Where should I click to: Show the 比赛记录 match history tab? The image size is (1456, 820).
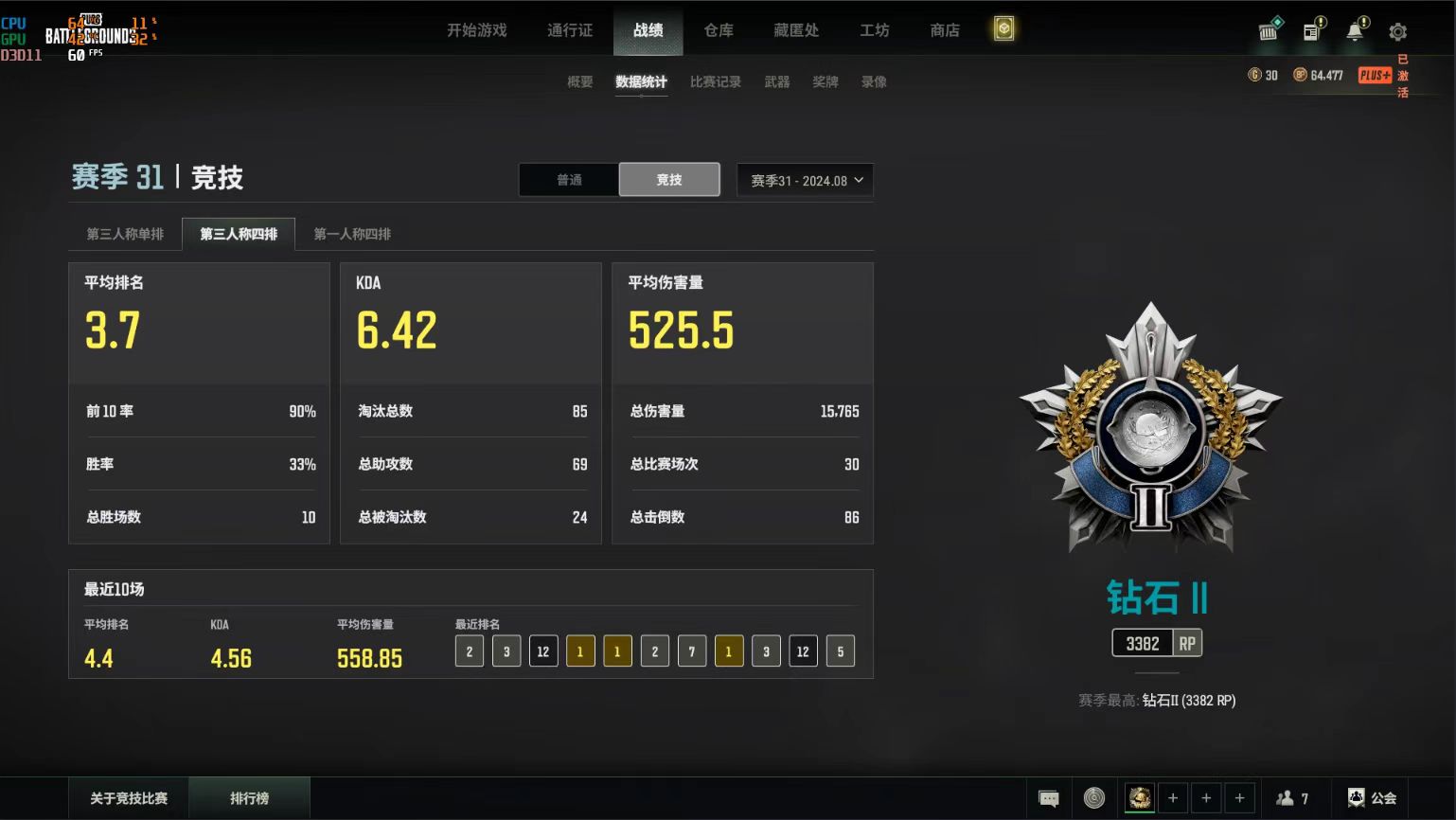click(x=715, y=82)
